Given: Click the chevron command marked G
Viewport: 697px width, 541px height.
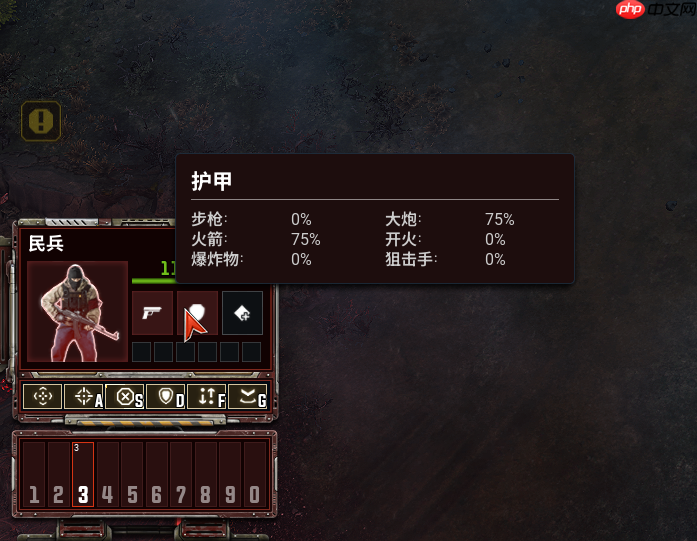Looking at the screenshot, I should tap(247, 396).
